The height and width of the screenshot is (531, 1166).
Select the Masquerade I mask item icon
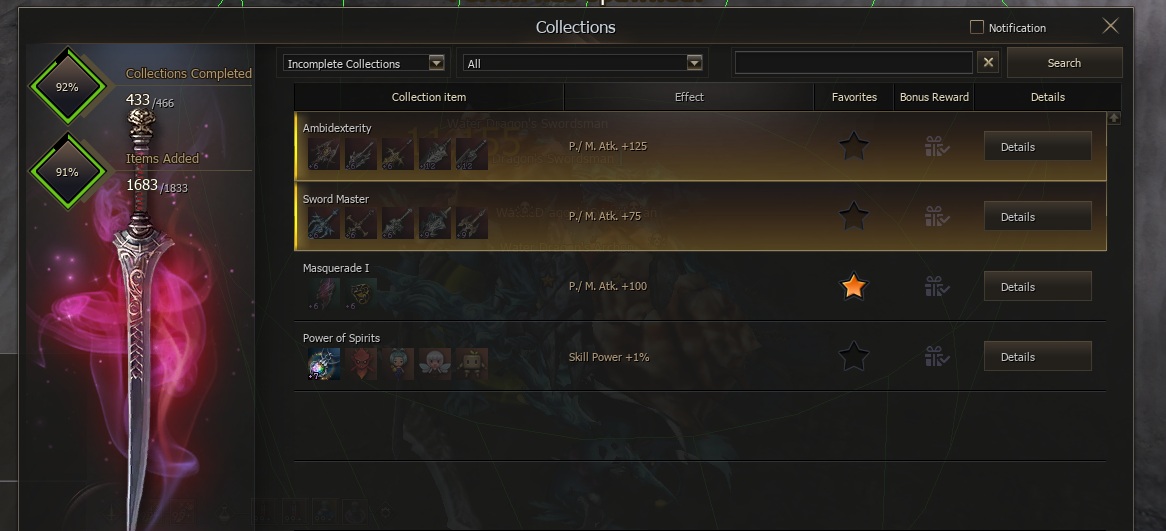pos(361,294)
